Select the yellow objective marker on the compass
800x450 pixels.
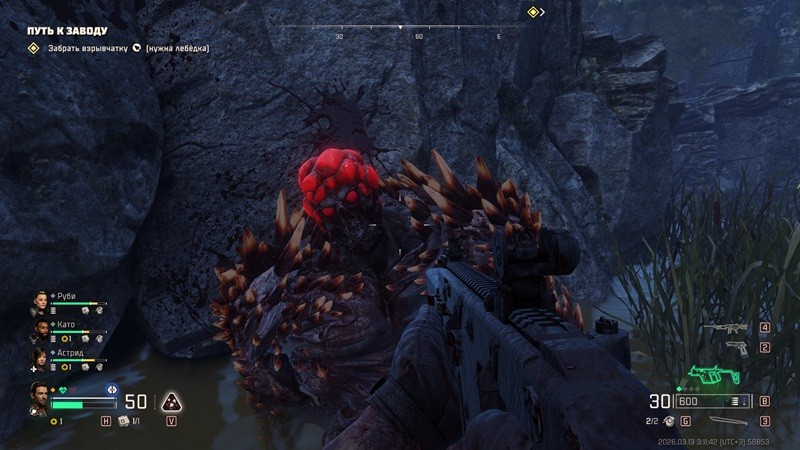coord(535,12)
